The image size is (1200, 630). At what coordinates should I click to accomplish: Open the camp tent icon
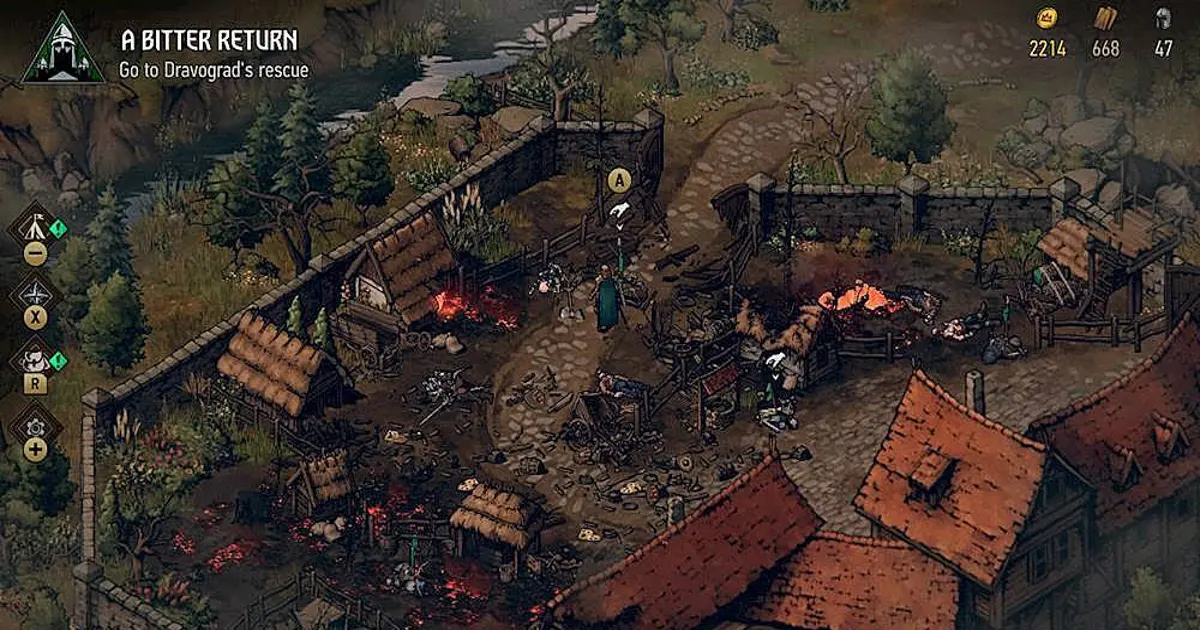pos(34,226)
